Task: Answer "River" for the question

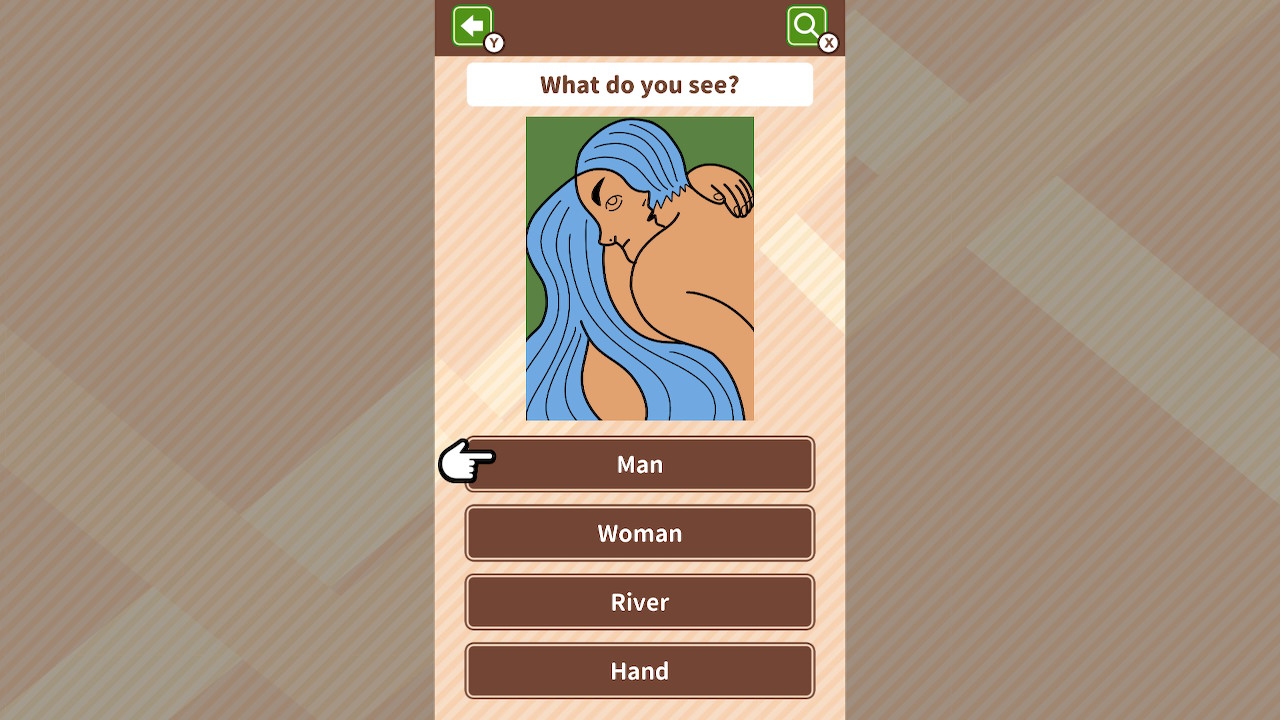Action: pyautogui.click(x=639, y=602)
